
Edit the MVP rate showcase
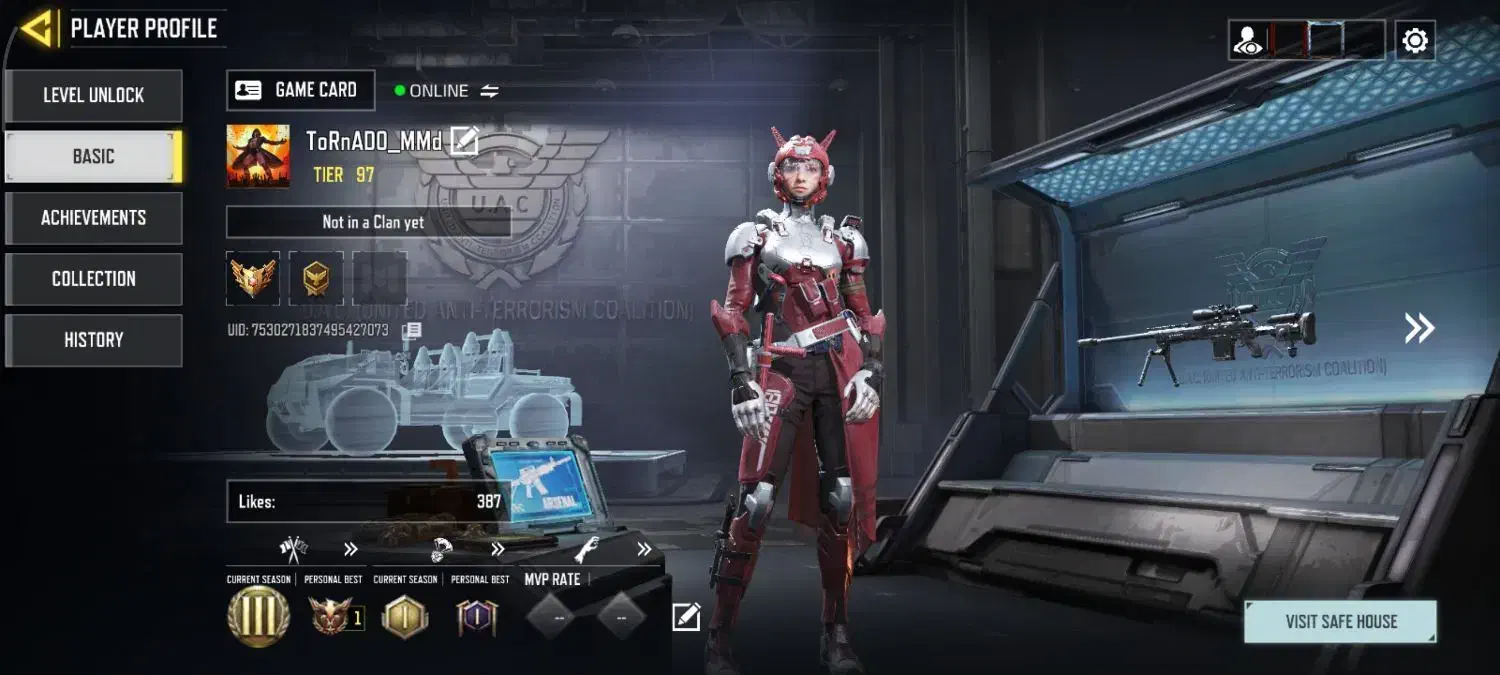point(686,617)
